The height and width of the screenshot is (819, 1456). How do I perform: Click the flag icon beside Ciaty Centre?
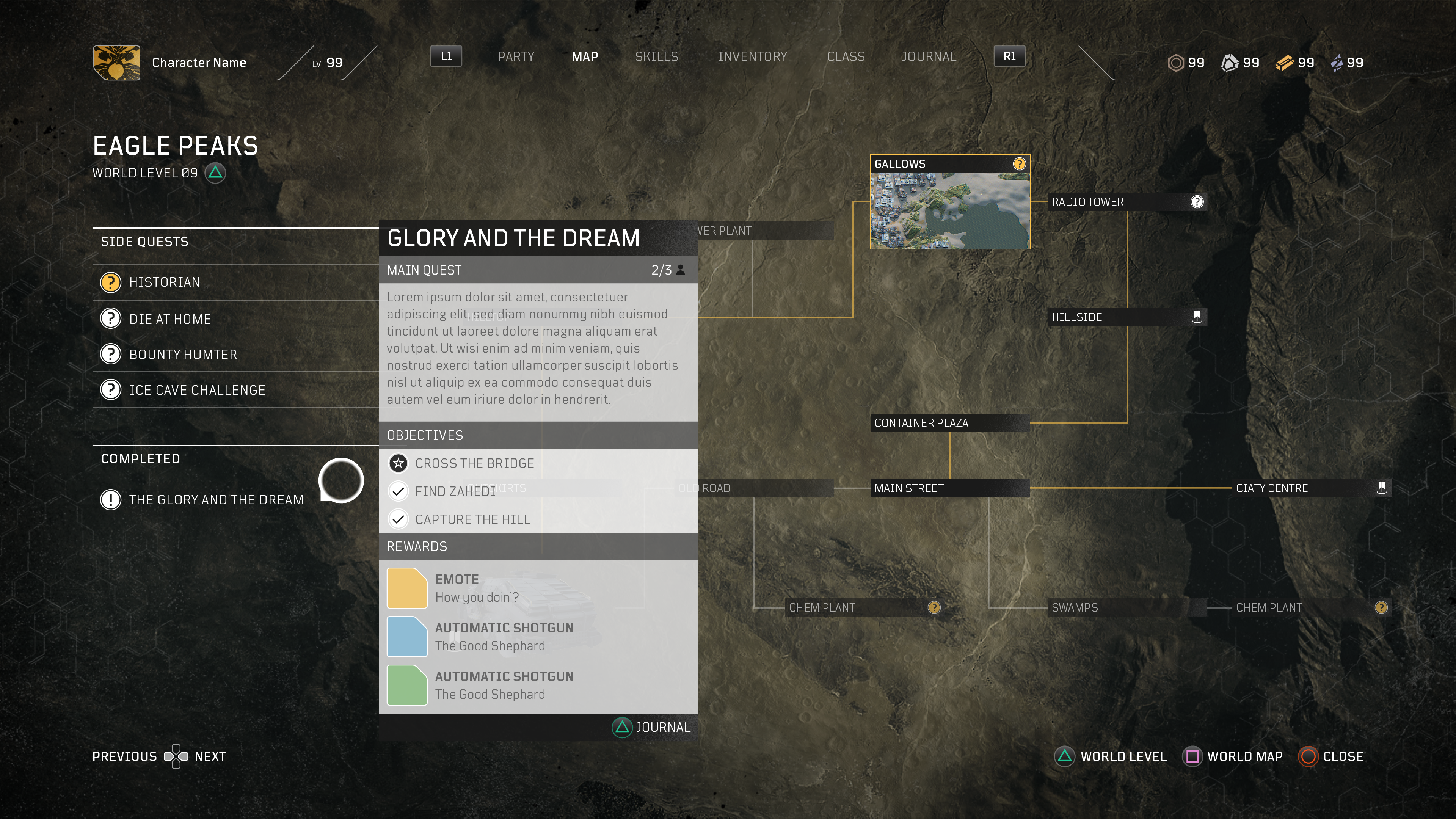coord(1382,487)
